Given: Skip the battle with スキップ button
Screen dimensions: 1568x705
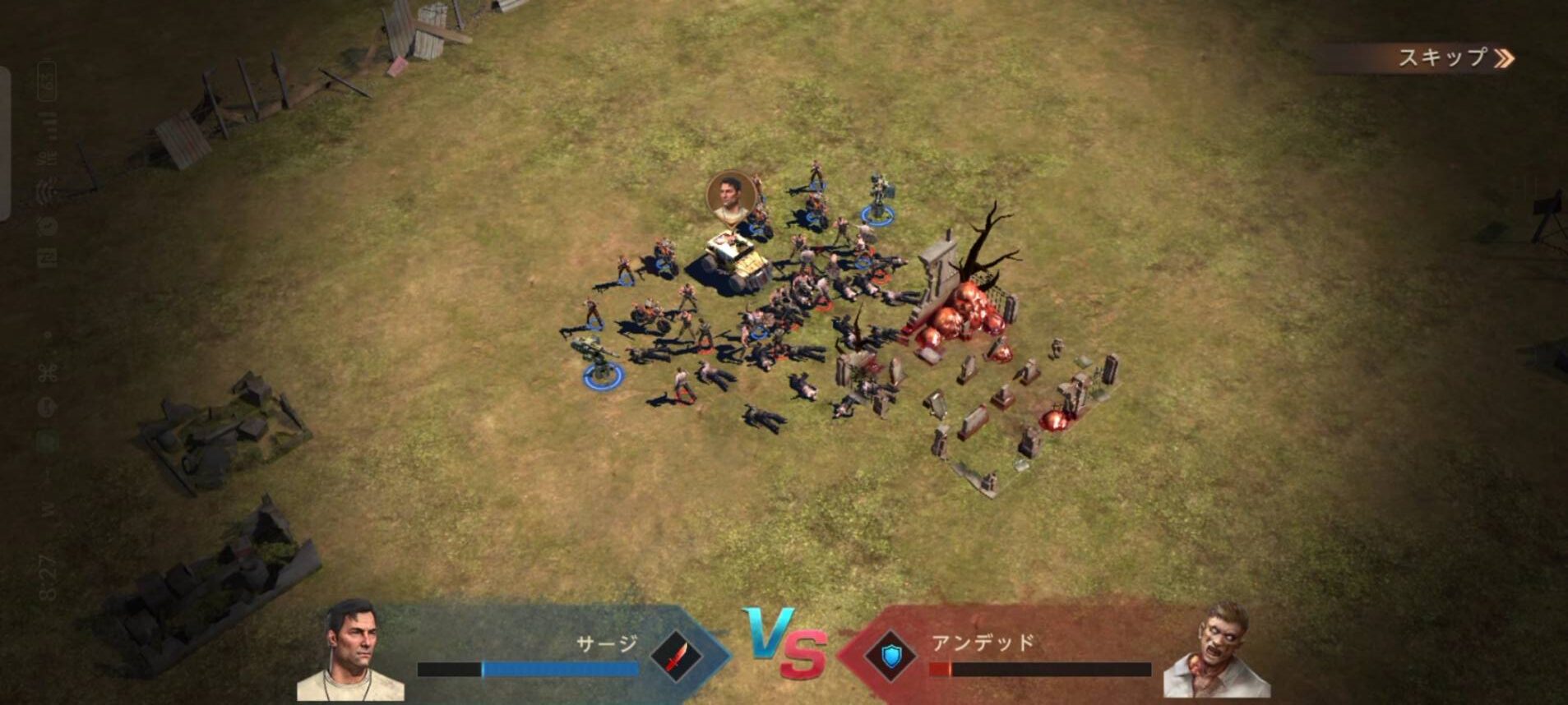Looking at the screenshot, I should [1452, 58].
